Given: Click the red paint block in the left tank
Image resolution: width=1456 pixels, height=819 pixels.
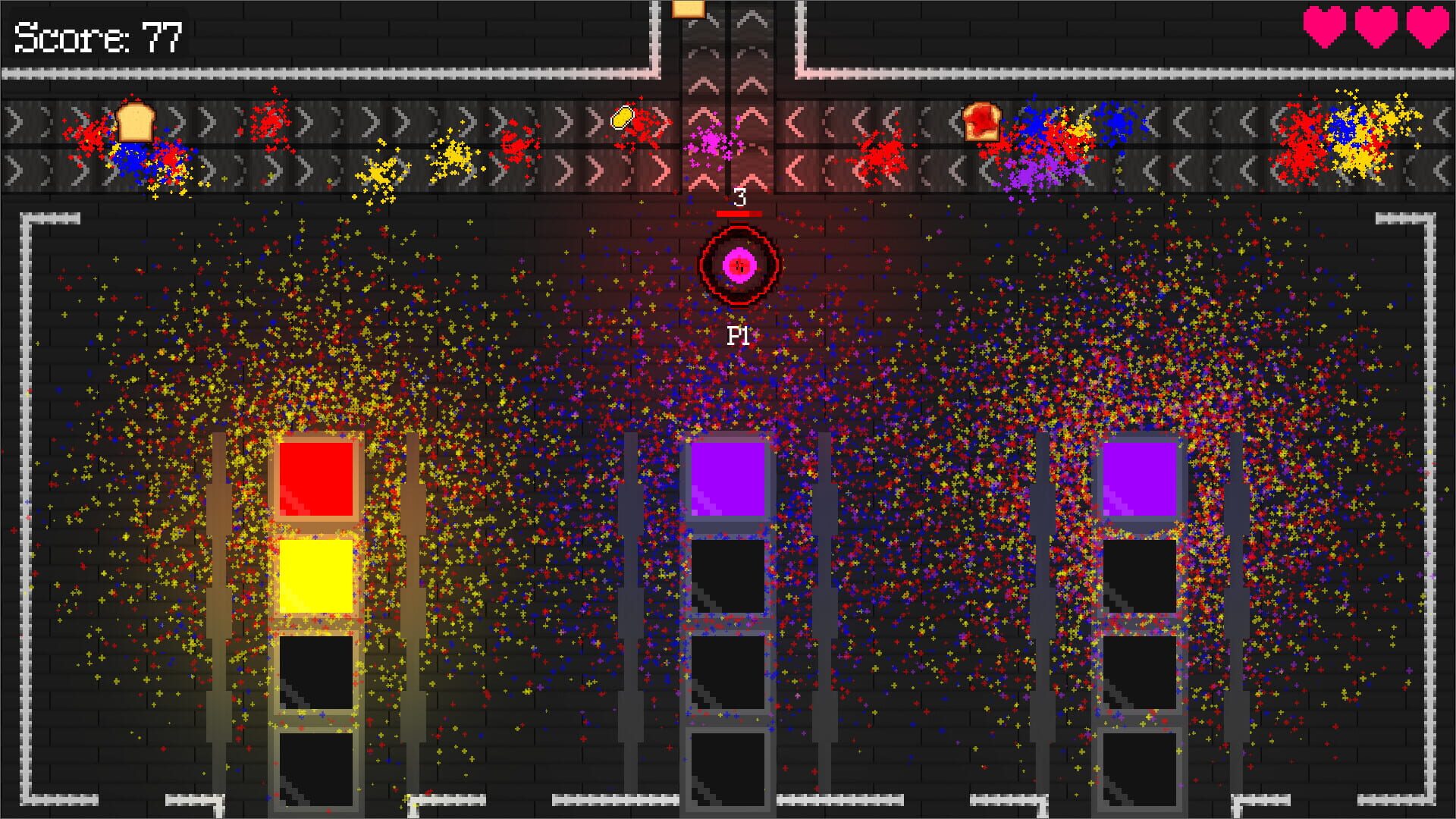Looking at the screenshot, I should coord(317,479).
